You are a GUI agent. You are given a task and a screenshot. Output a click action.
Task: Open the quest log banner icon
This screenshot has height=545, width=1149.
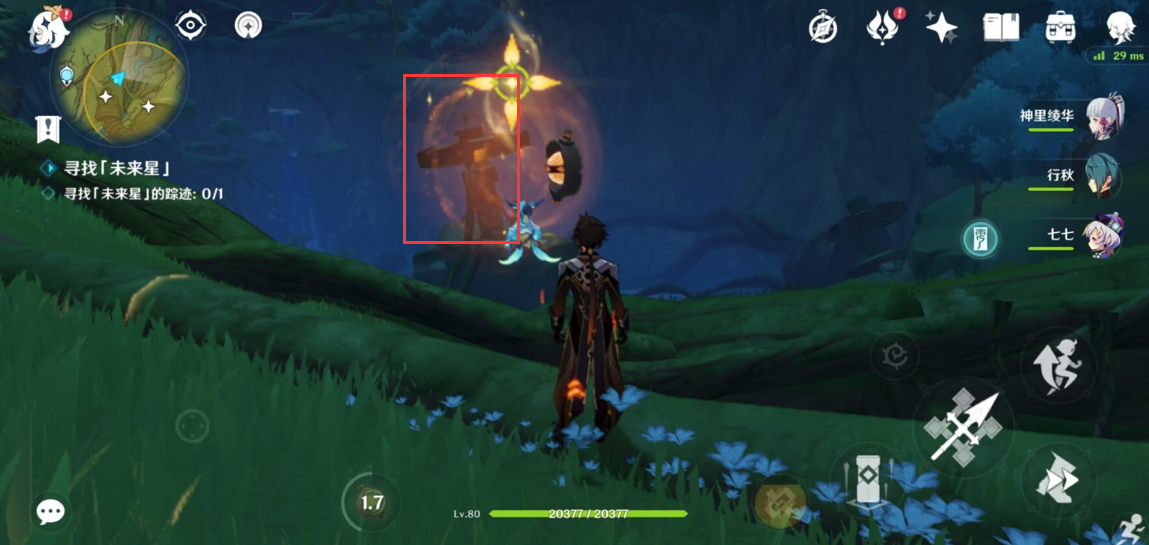pos(47,129)
